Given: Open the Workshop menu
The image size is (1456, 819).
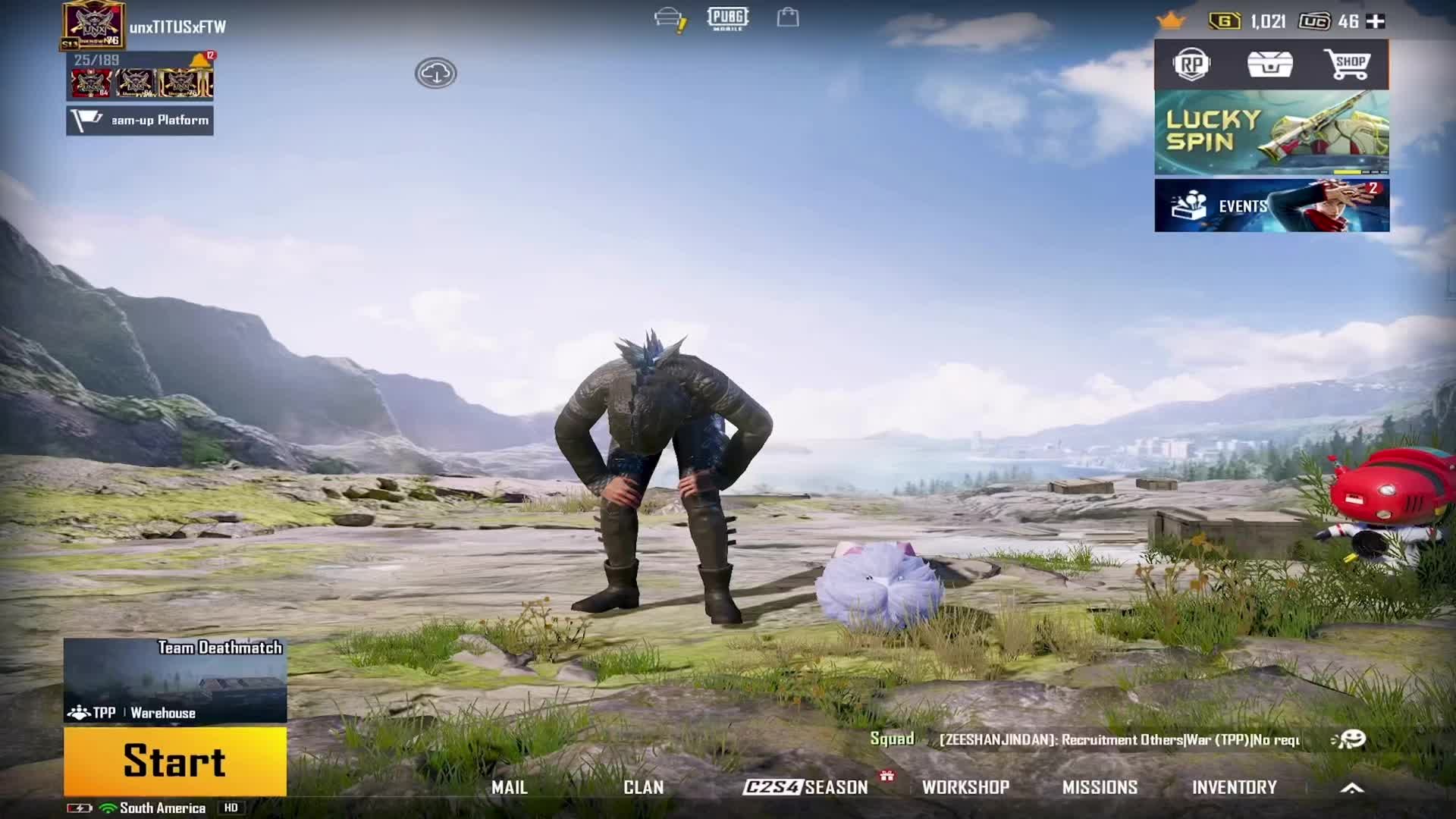Looking at the screenshot, I should [x=965, y=787].
